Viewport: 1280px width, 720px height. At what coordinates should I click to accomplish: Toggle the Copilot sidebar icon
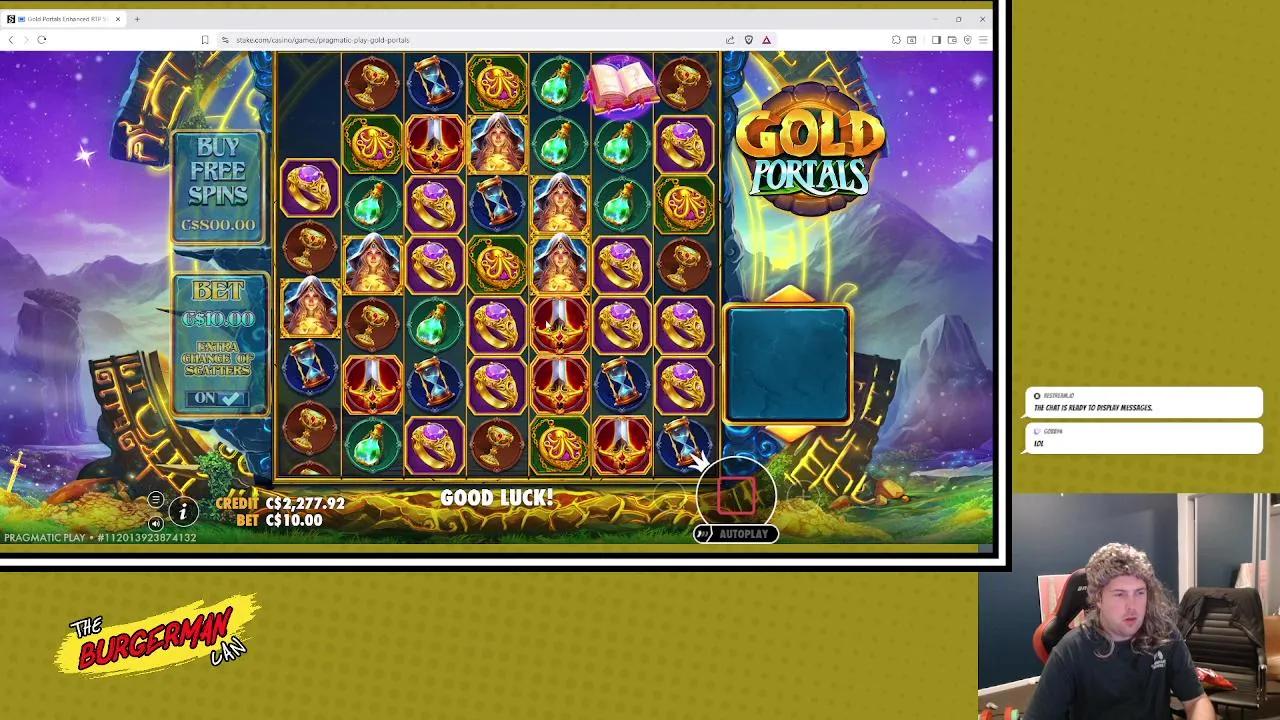click(x=968, y=40)
